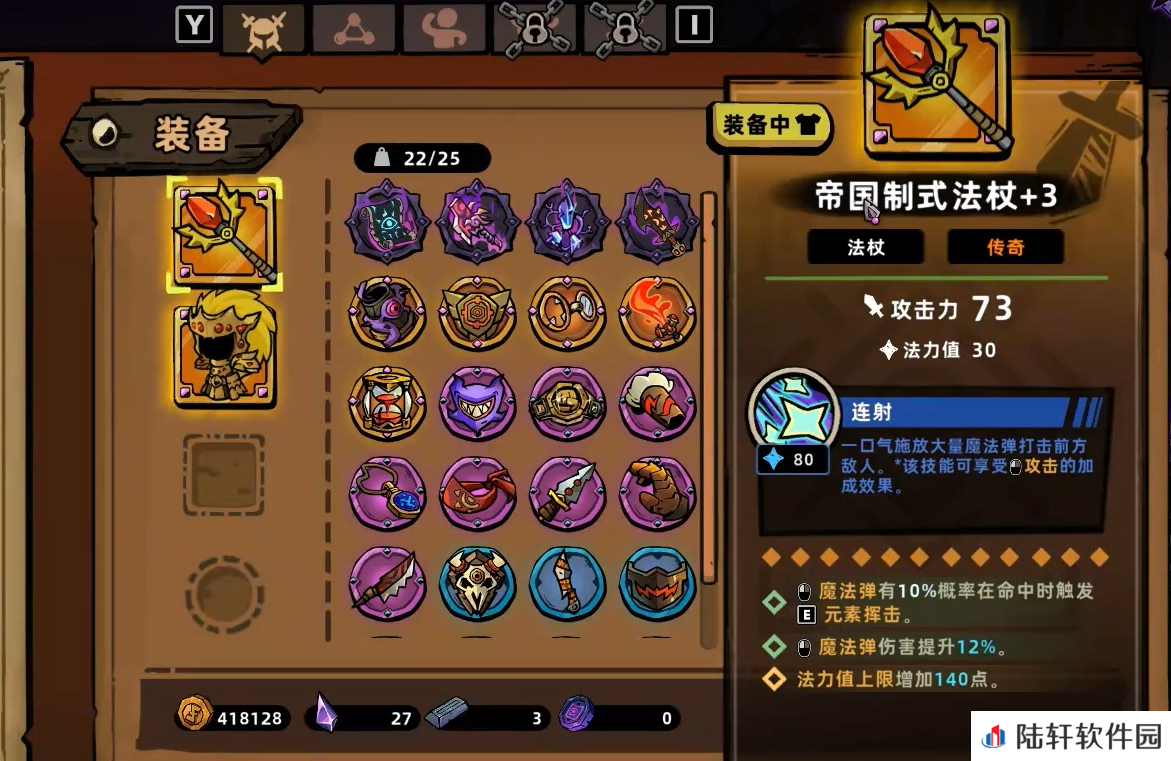1171x761 pixels.
Task: Select the red bandana item
Action: (477, 492)
